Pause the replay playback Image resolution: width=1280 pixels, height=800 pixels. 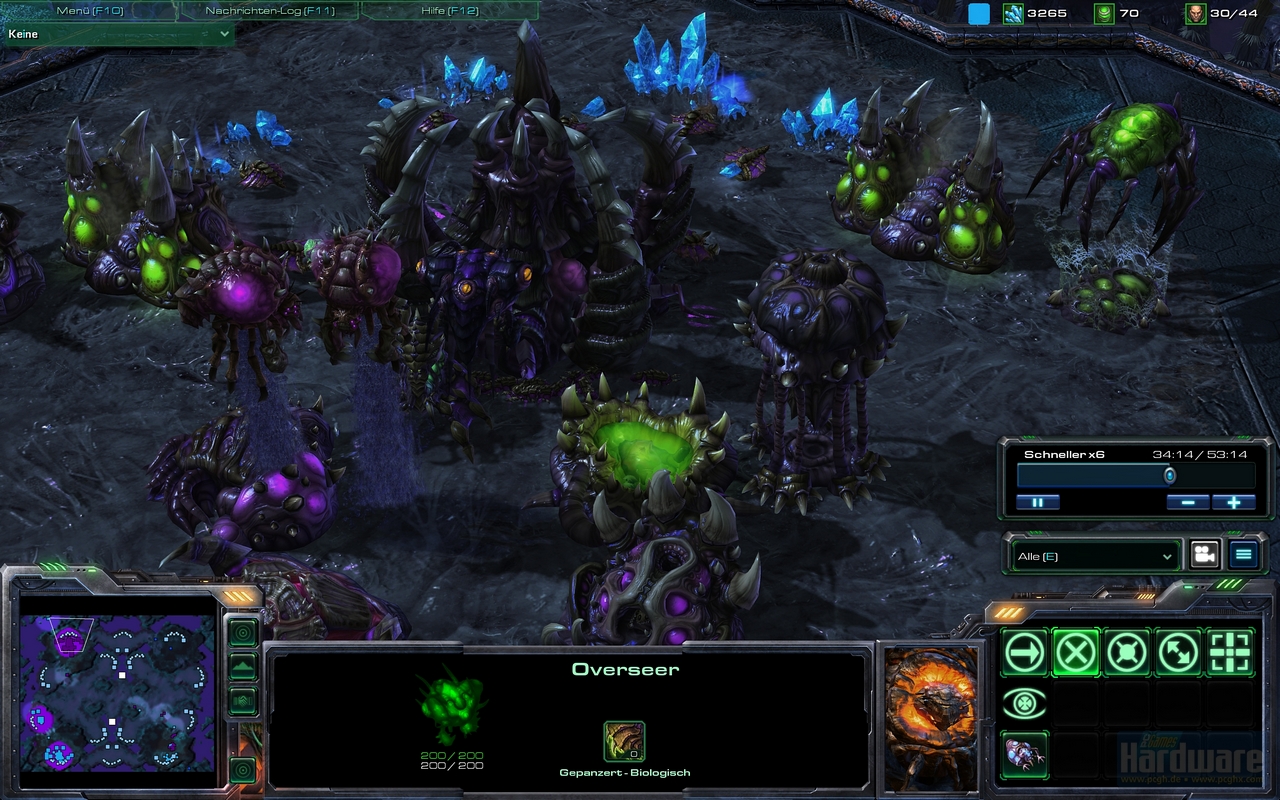(1037, 502)
